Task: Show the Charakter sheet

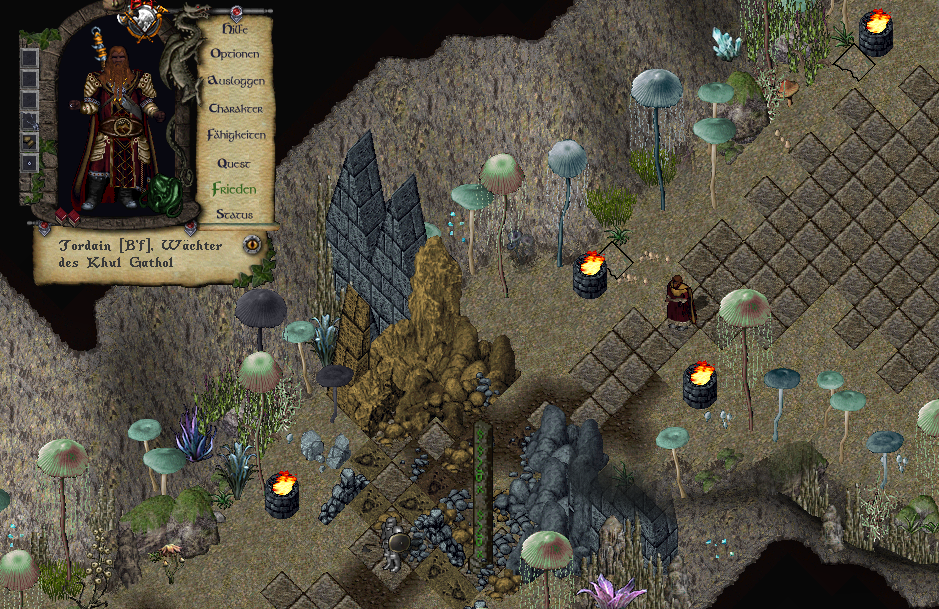Action: coord(235,108)
